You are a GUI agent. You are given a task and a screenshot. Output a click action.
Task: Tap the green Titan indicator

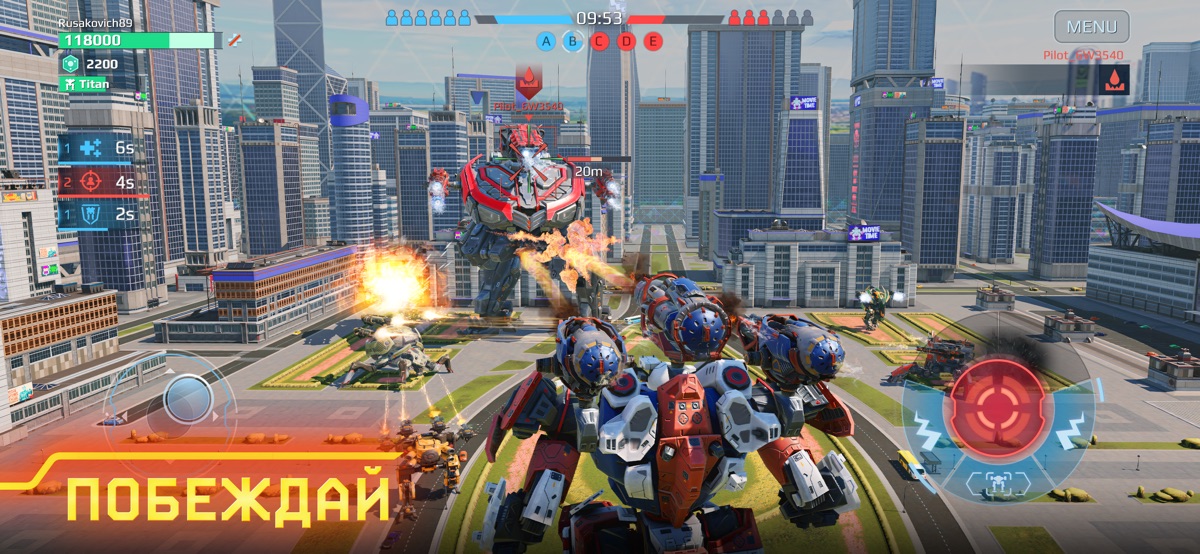(x=92, y=85)
